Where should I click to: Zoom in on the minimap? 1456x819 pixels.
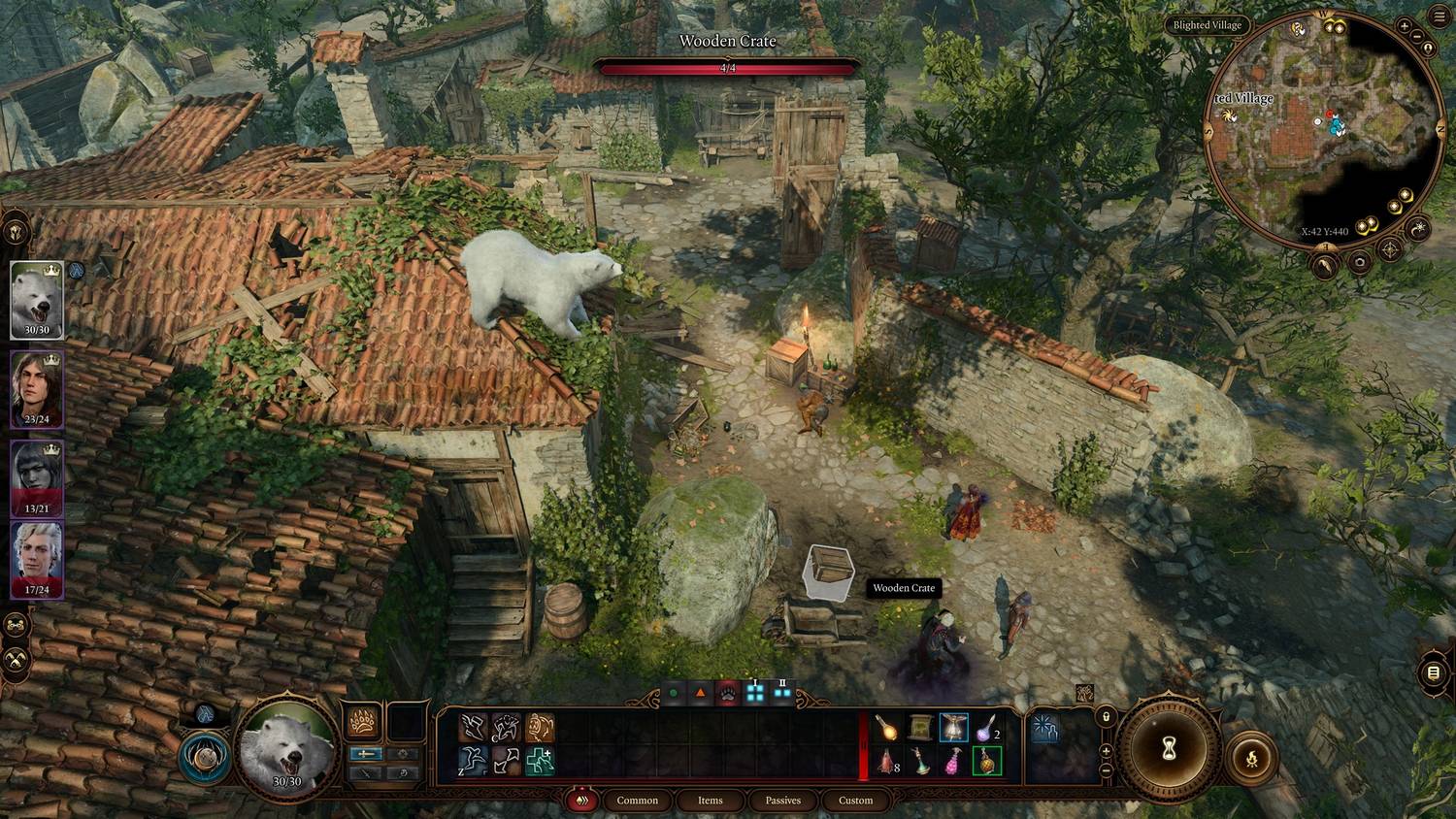coord(1405,27)
